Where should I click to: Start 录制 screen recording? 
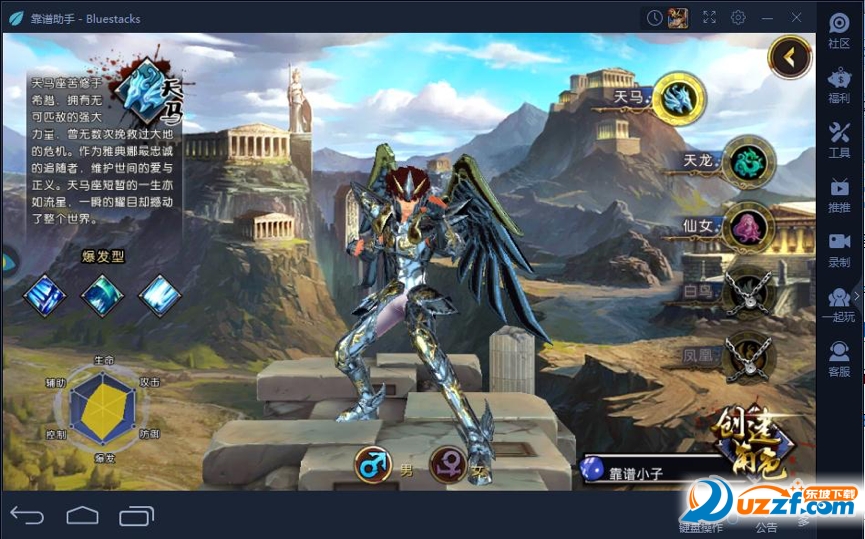pos(839,249)
